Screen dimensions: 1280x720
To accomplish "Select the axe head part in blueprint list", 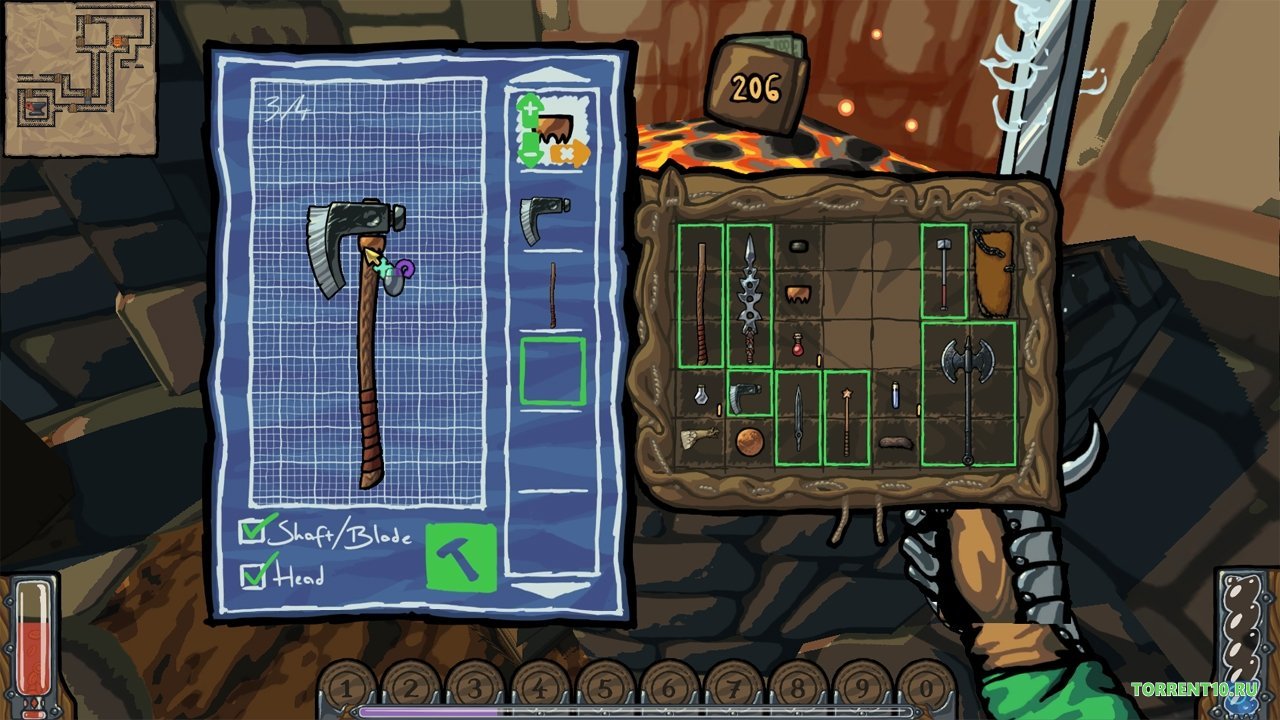I will pyautogui.click(x=544, y=217).
